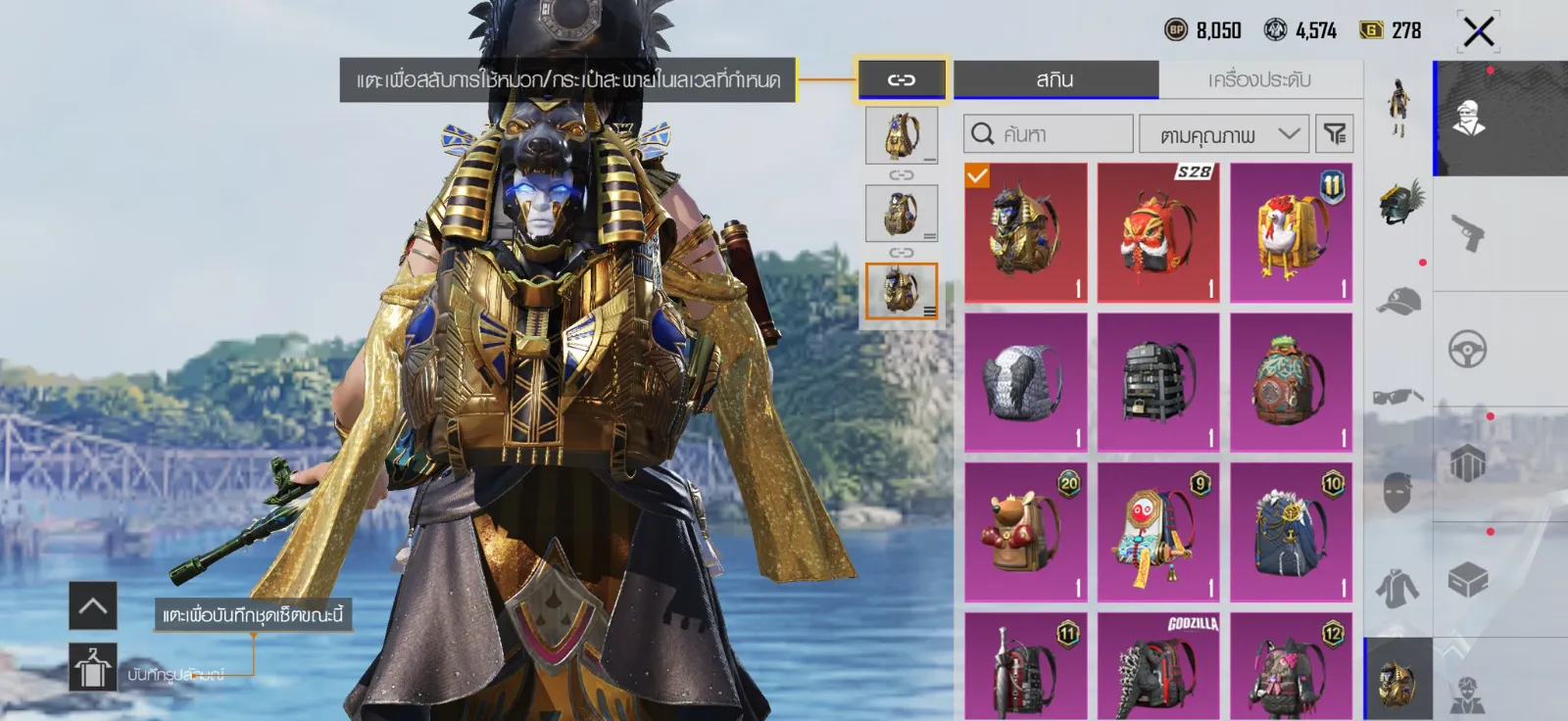Open the เครื่องประดับ tab
1568x721 pixels.
1259,79
